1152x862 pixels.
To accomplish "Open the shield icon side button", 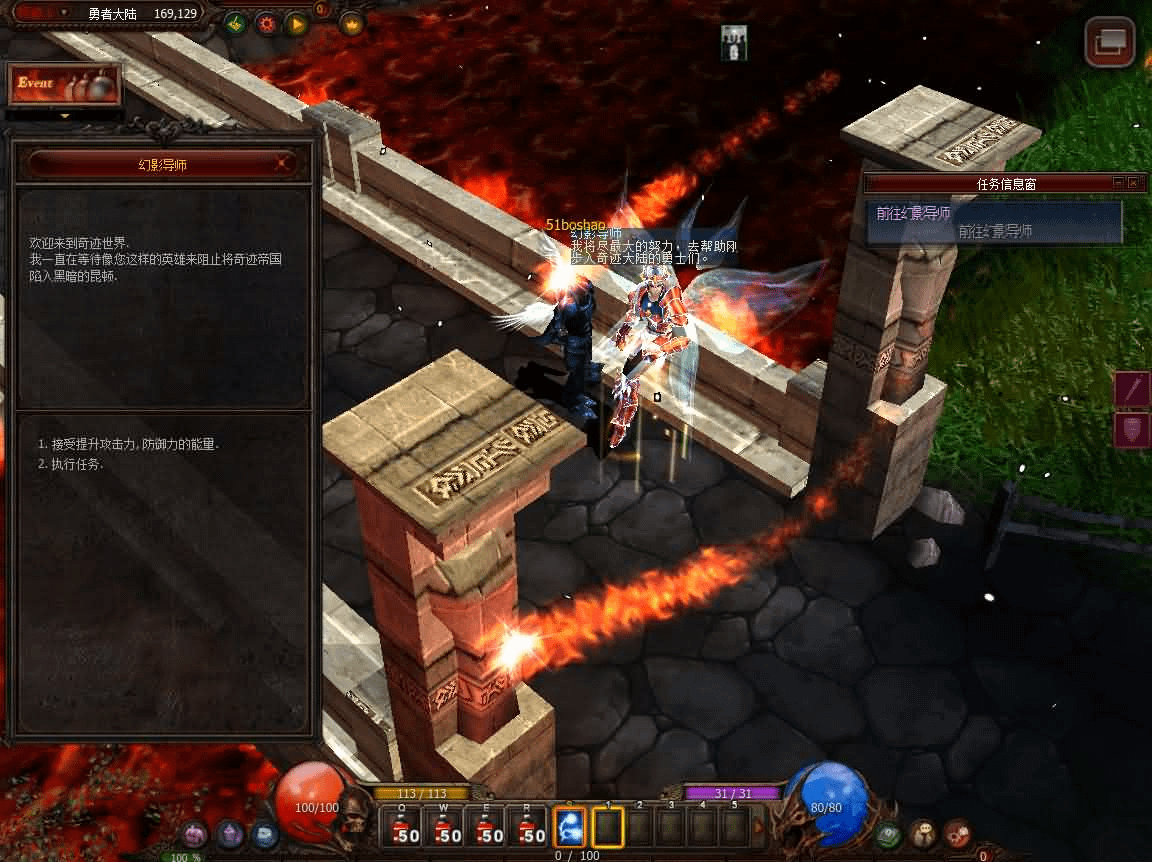I will click(x=1134, y=430).
